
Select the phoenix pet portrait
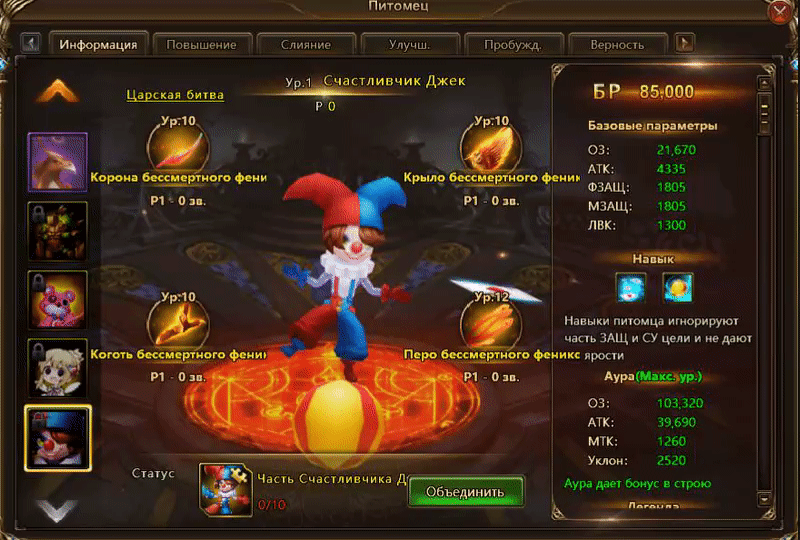point(57,162)
